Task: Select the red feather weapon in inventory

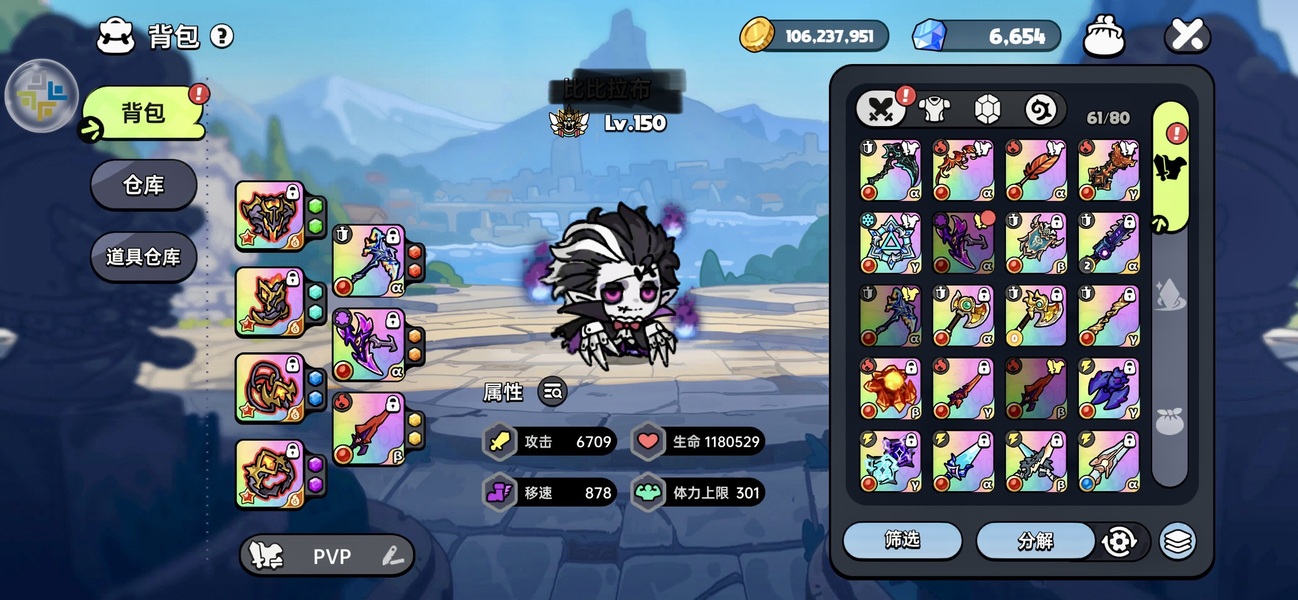Action: (x=1036, y=169)
